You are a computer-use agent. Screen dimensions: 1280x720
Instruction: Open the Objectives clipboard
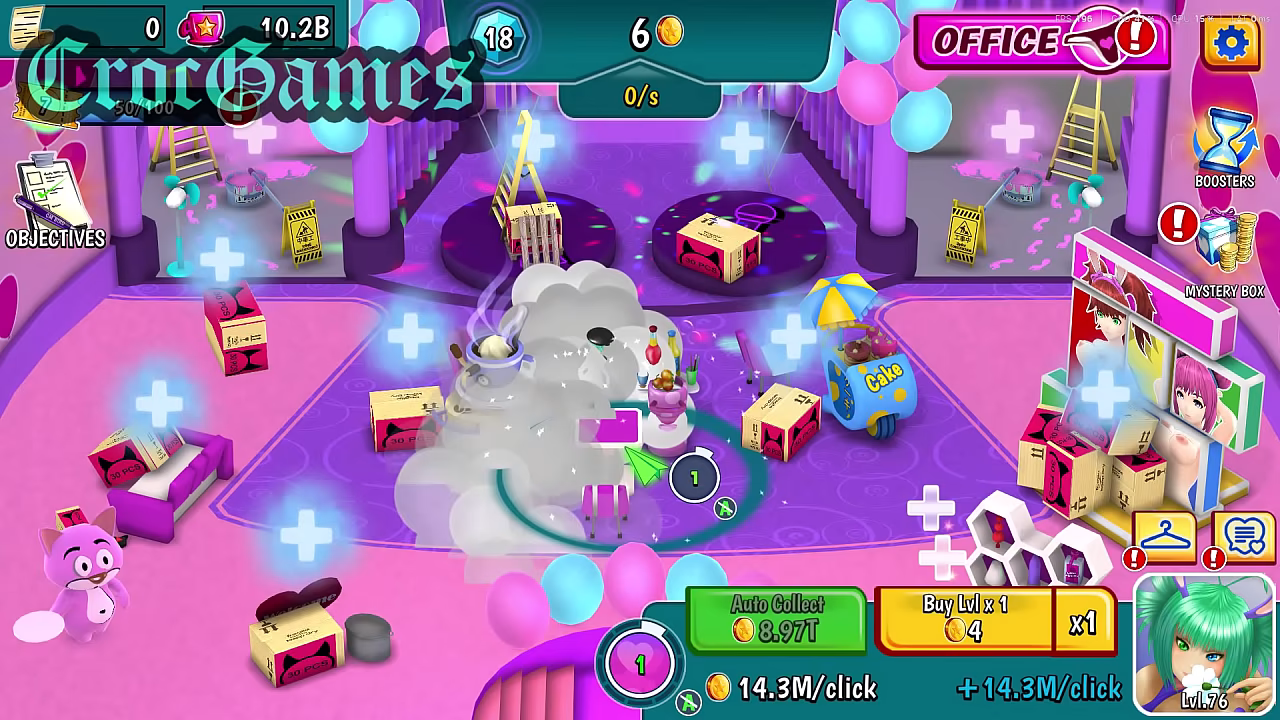(52, 200)
